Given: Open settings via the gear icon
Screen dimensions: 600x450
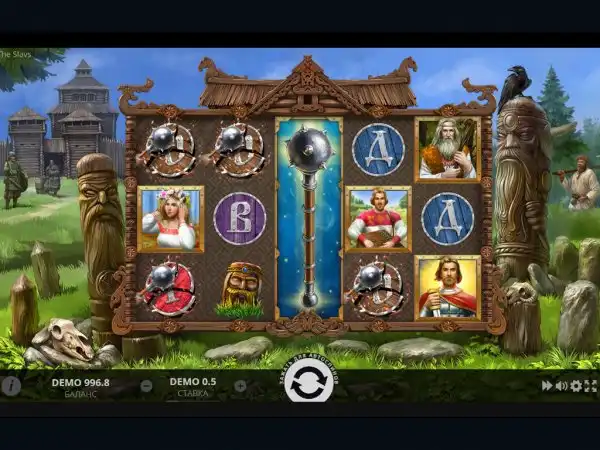Looking at the screenshot, I should [575, 385].
